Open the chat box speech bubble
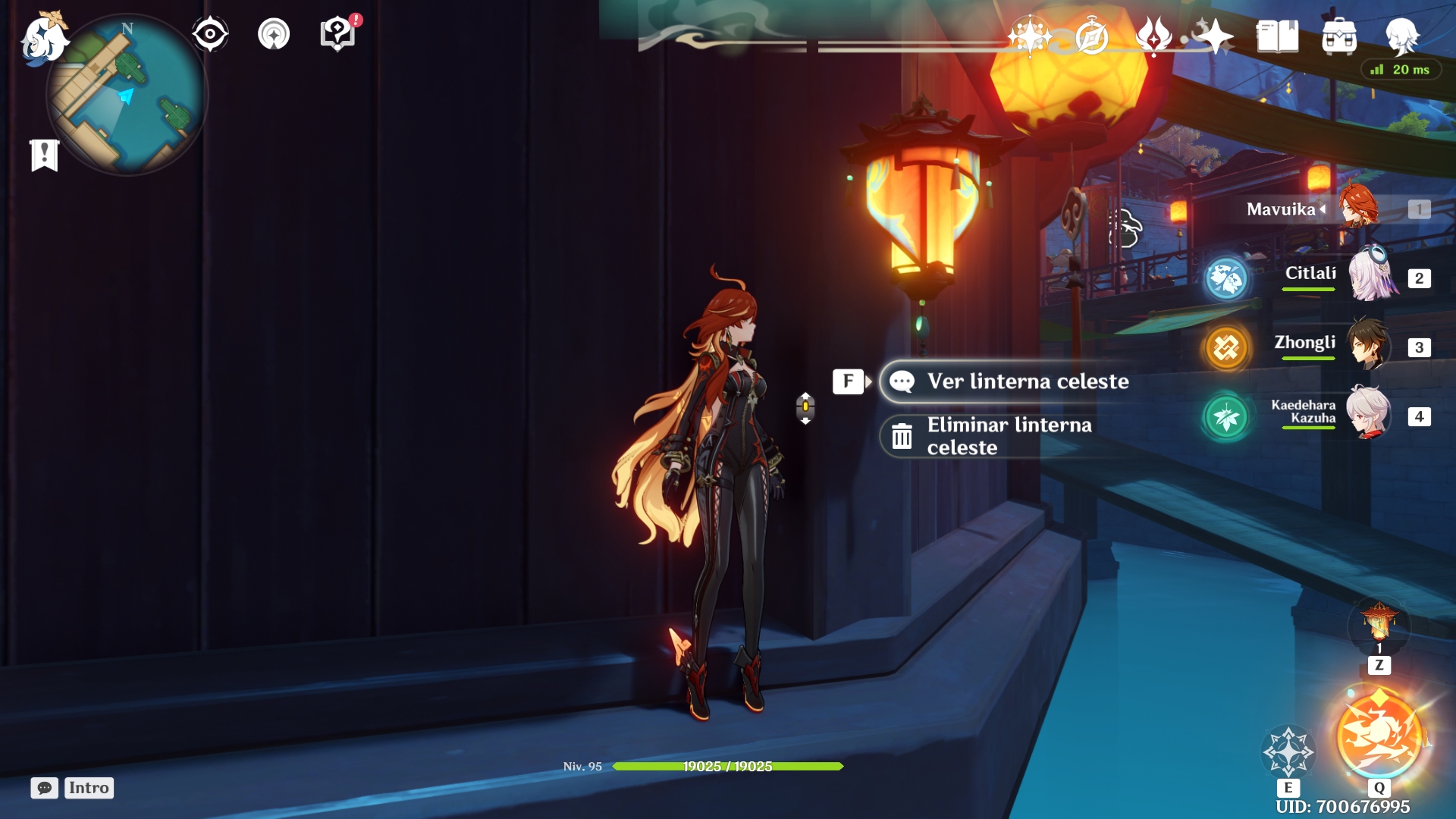1456x819 pixels. point(45,788)
